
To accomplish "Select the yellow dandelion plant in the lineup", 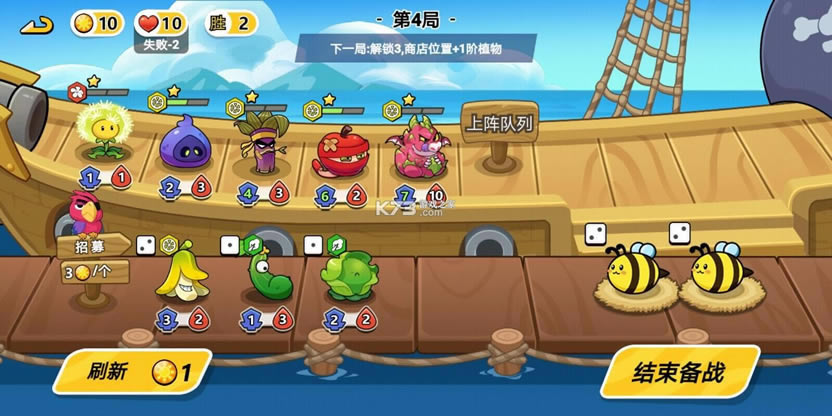I will coord(103,133).
